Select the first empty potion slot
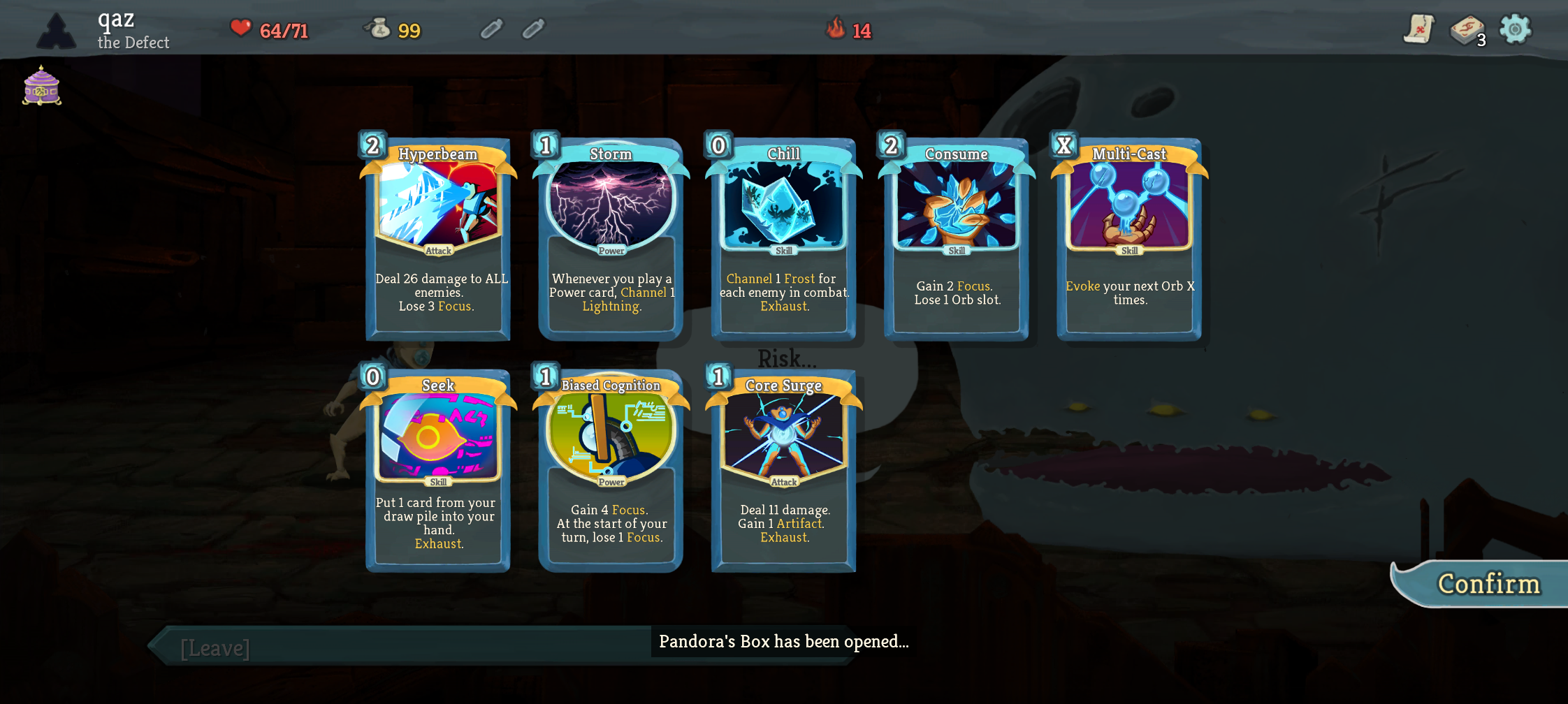 [491, 29]
